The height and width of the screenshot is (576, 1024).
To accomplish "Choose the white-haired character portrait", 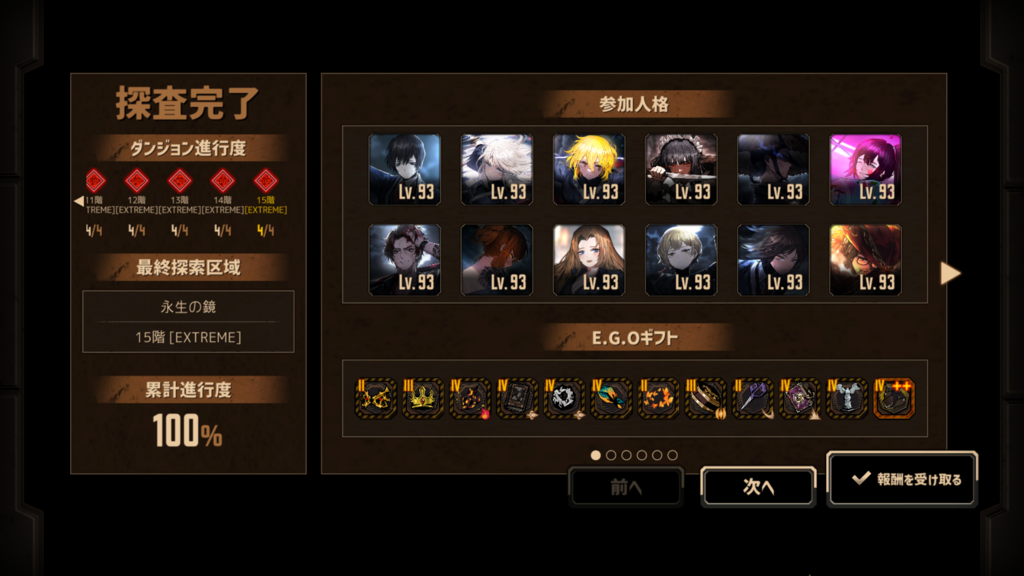I will point(497,170).
